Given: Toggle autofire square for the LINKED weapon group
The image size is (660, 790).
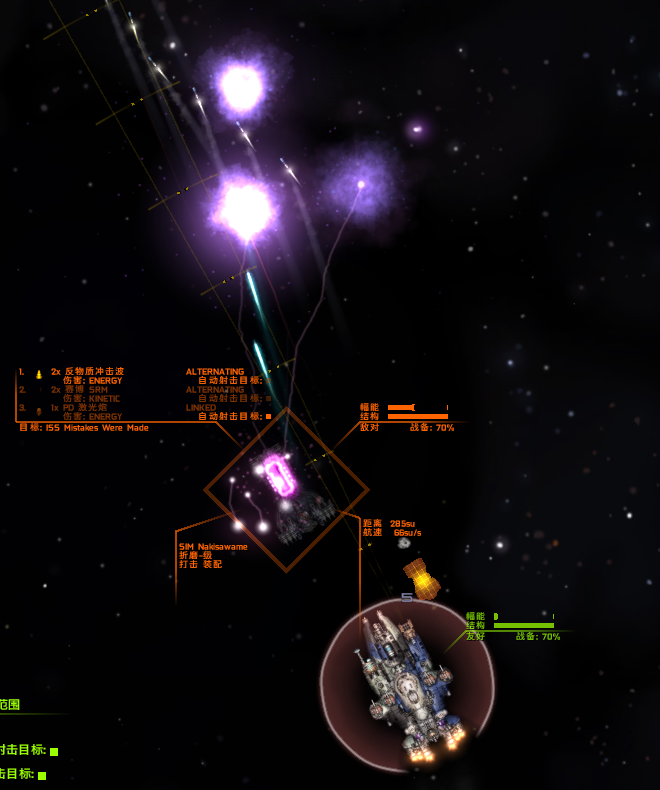Looking at the screenshot, I should [268, 416].
